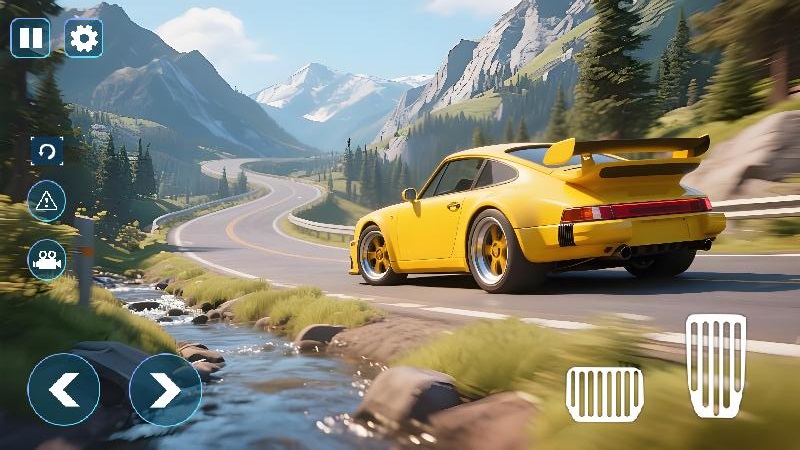Hit the brake pedal
Viewport: 800px width, 450px height.
point(604,393)
